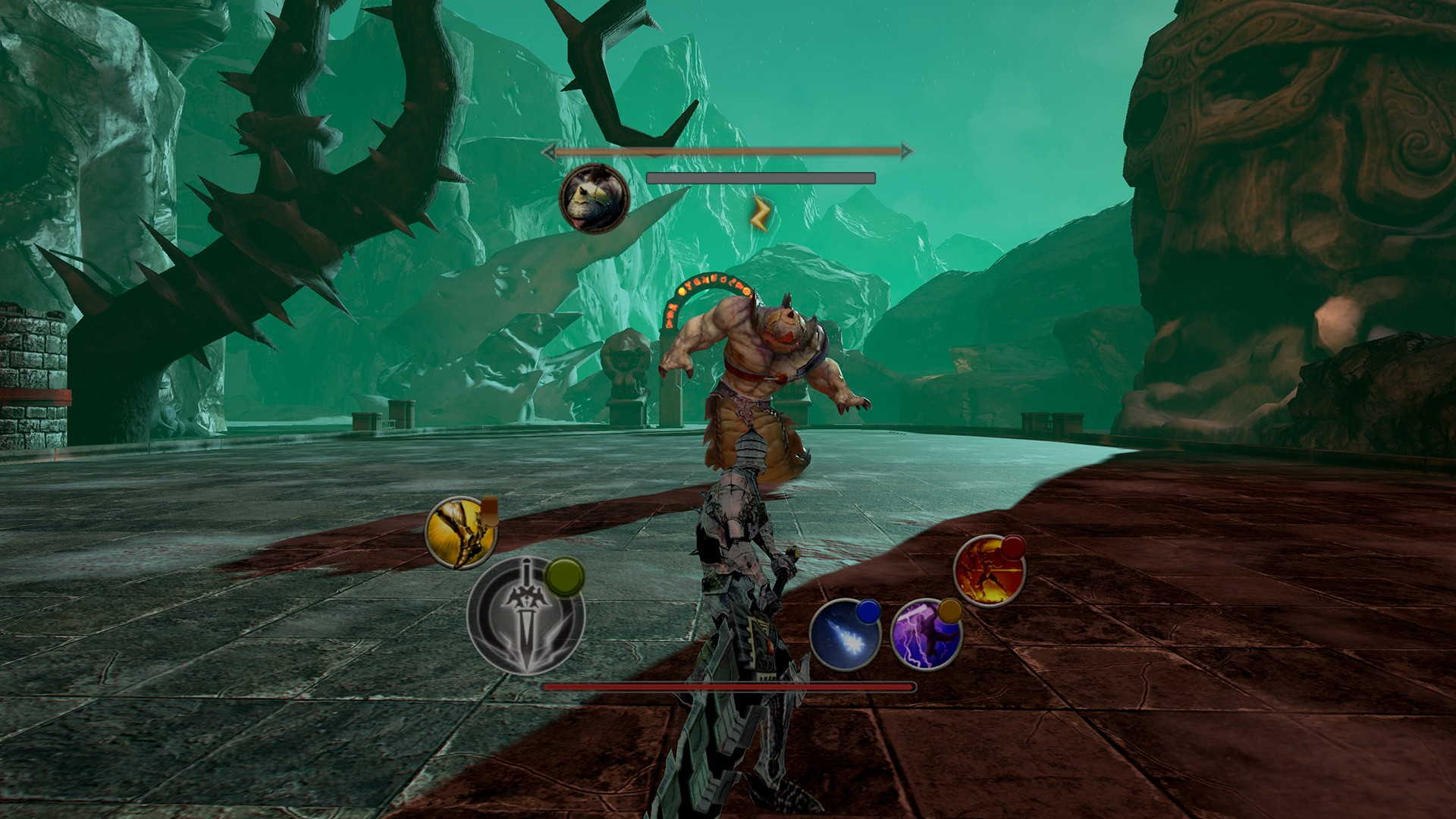Use the purple lightning ability
This screenshot has height=819, width=1456.
(926, 635)
